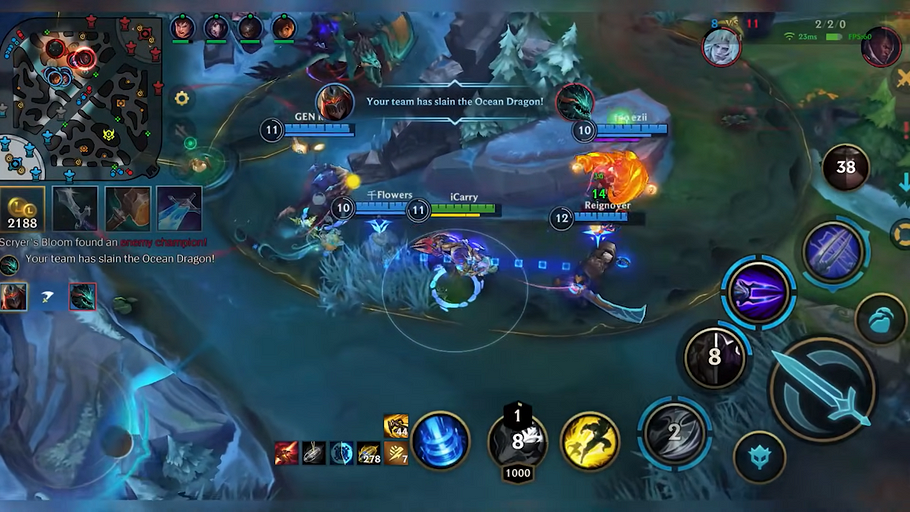
Task: Use the 1000-cost item with 8 cooldown
Action: pyautogui.click(x=517, y=441)
